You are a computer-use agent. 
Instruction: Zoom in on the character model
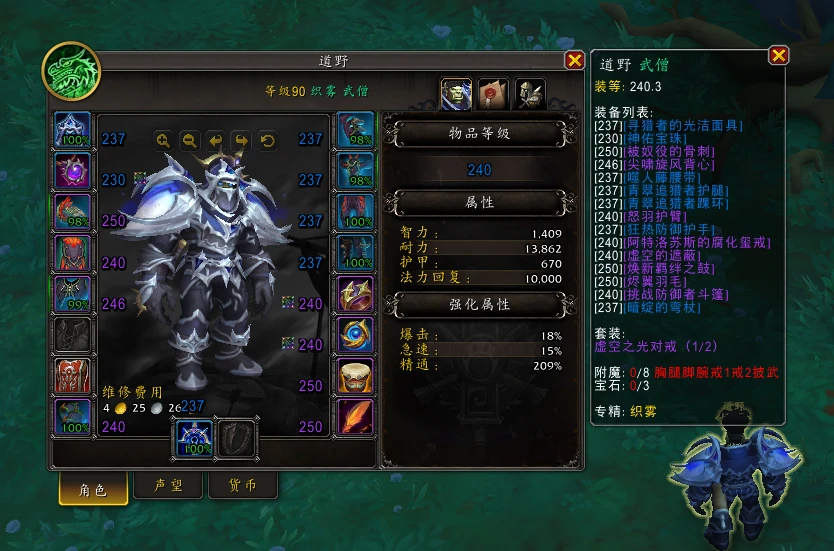pyautogui.click(x=163, y=141)
